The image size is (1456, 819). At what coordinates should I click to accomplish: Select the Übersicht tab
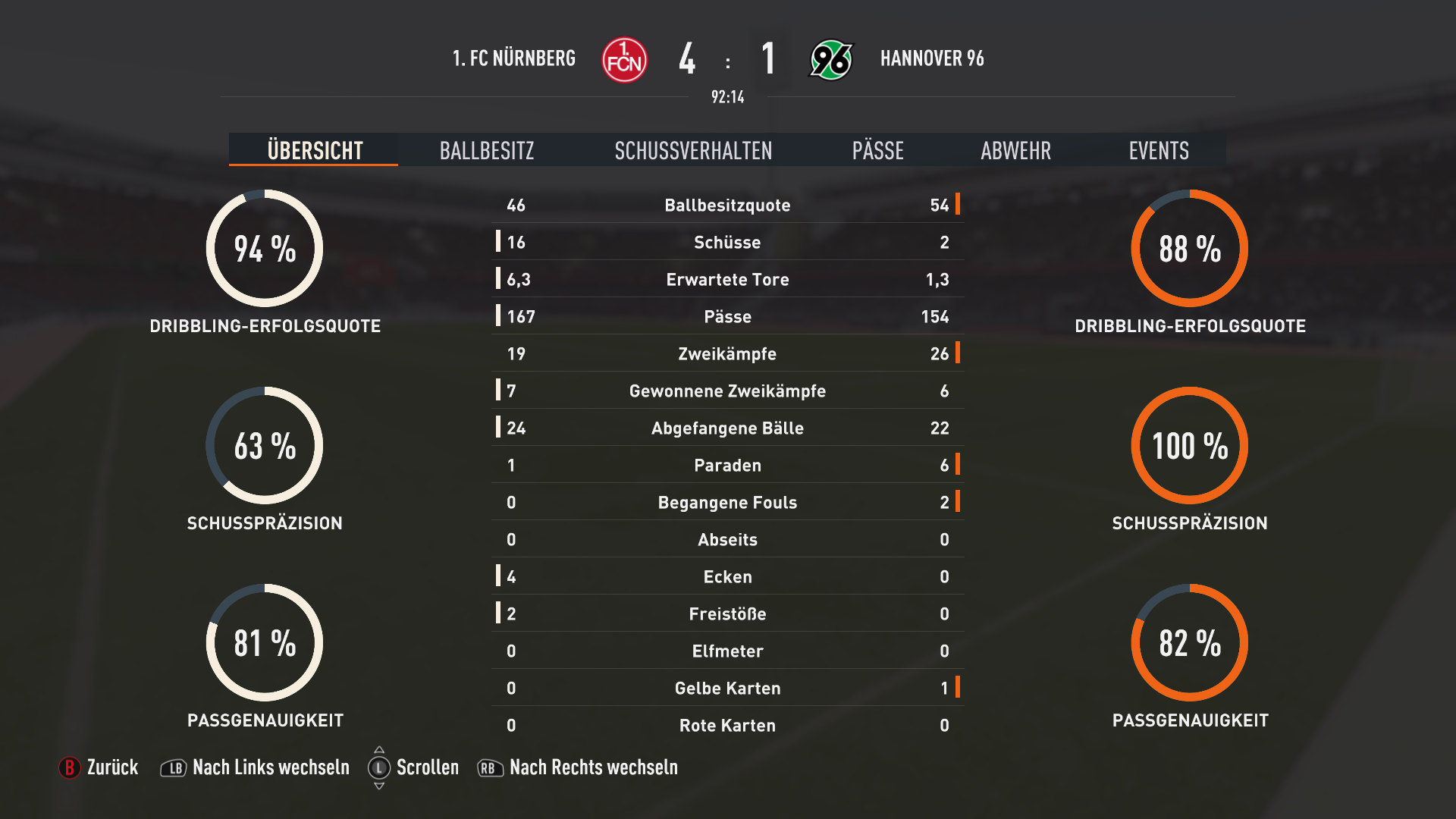click(315, 150)
